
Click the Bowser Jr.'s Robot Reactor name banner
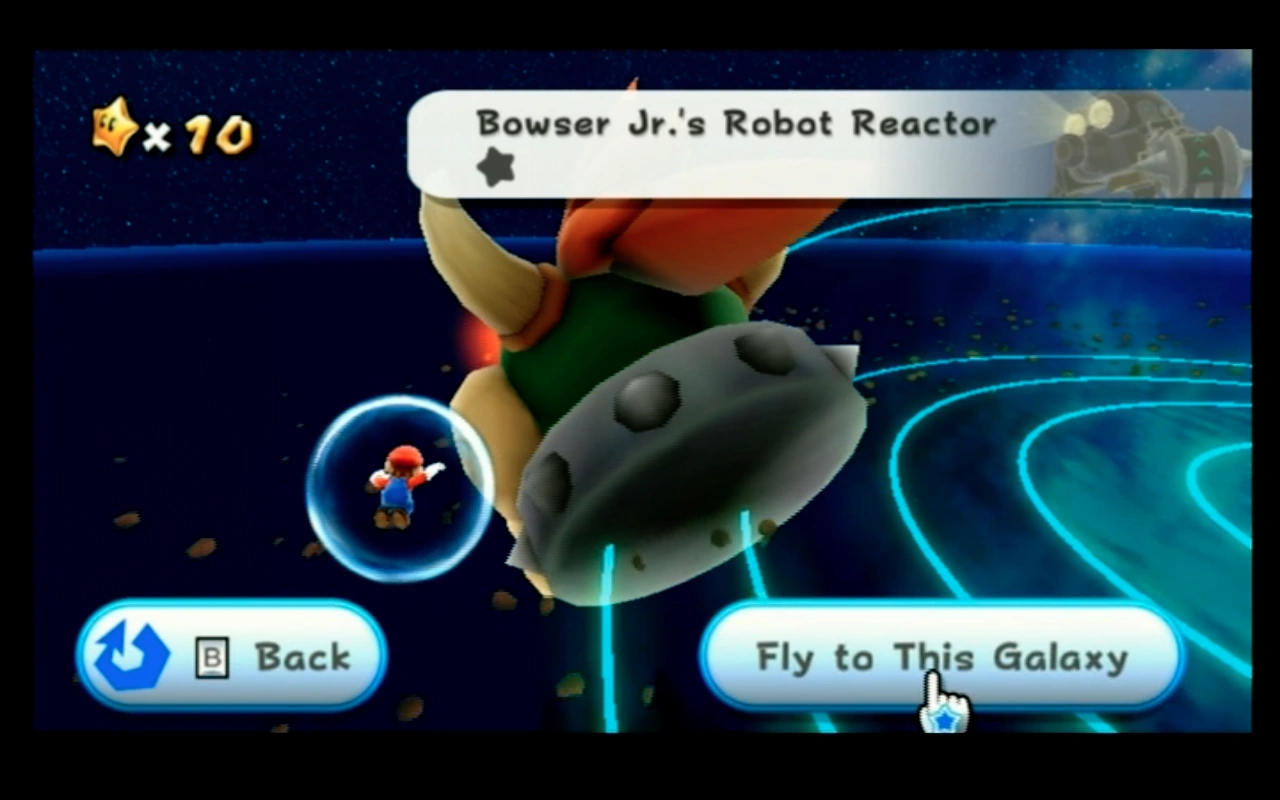click(x=737, y=123)
